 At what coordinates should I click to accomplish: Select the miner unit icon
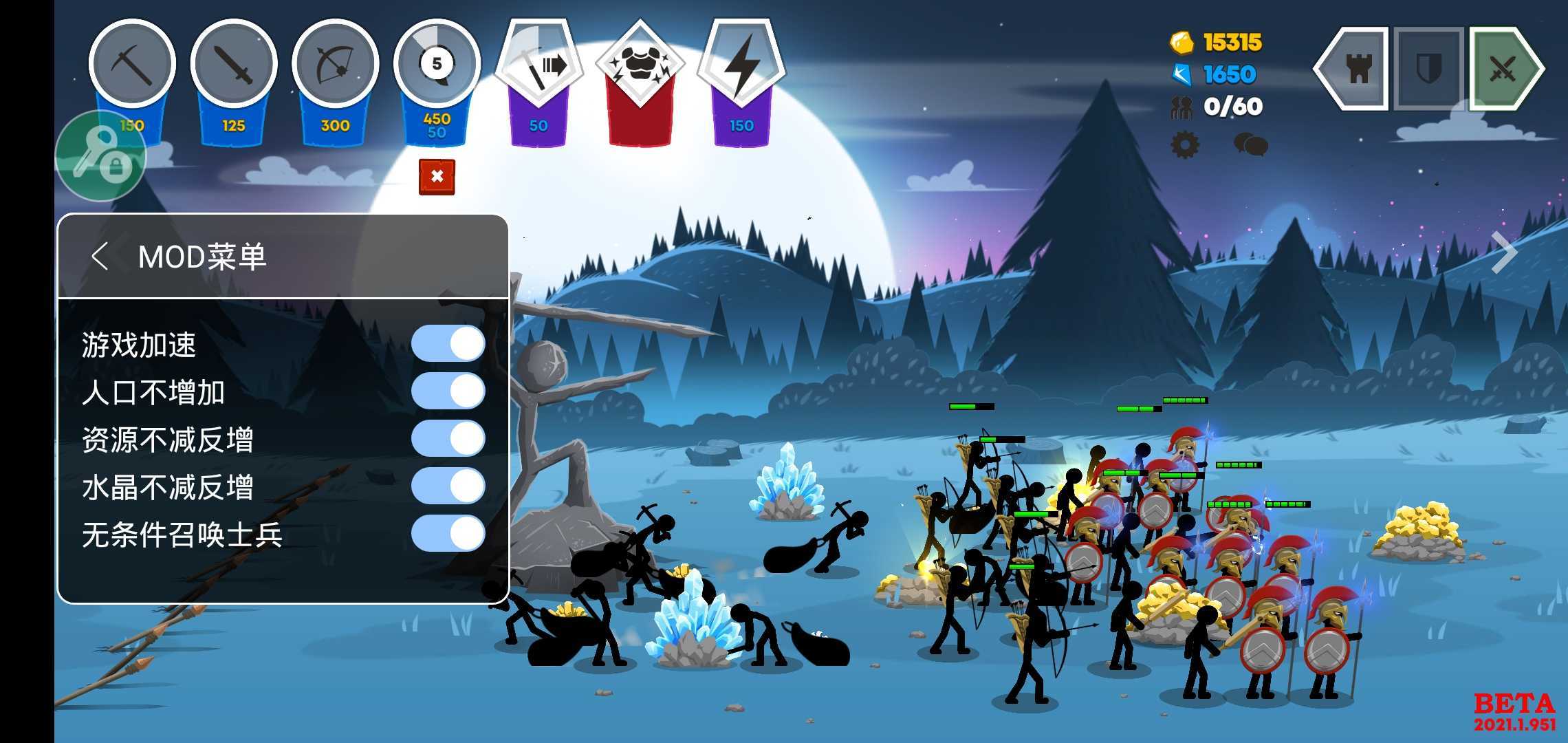point(132,65)
